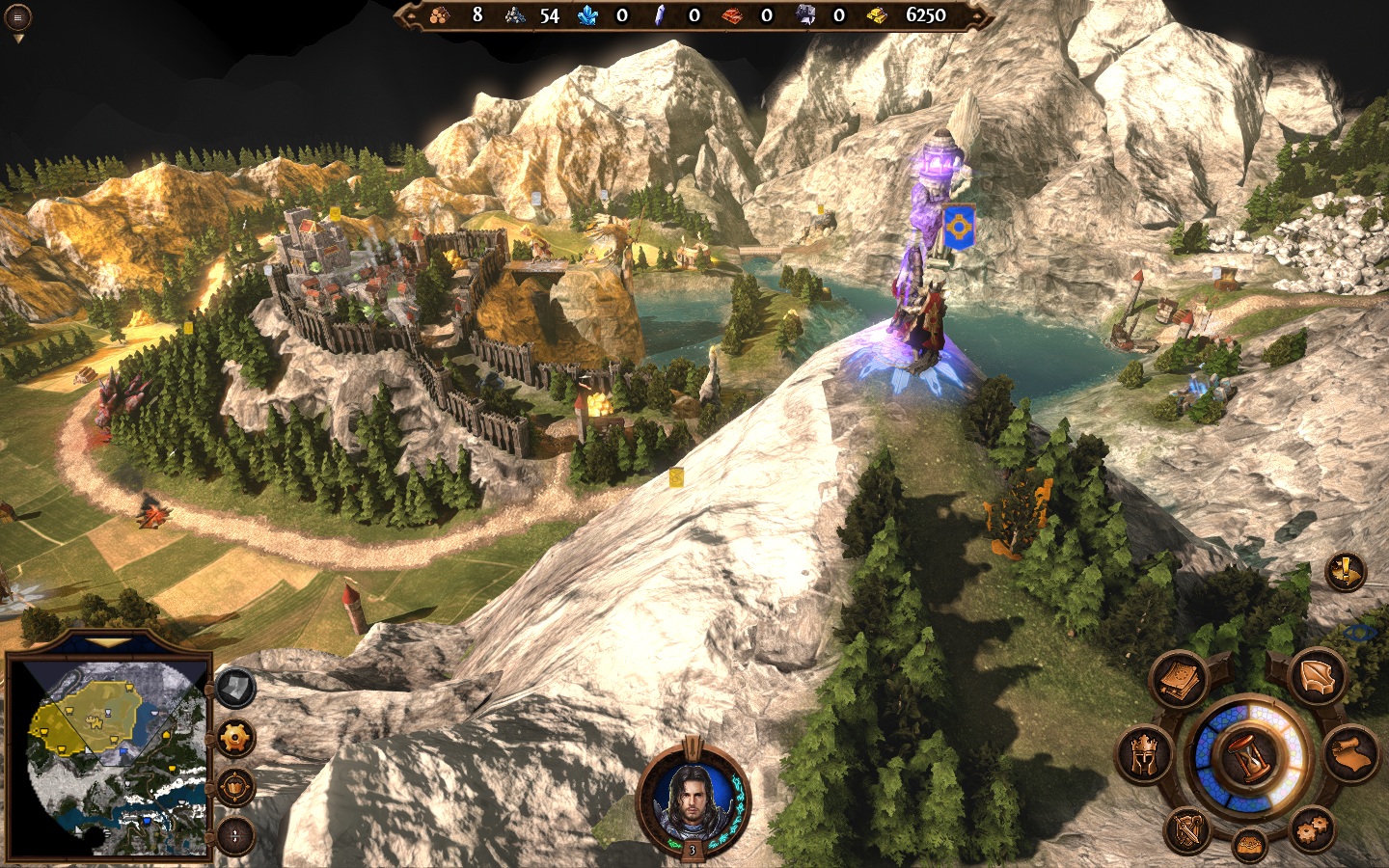Open the exclamation quest notification

(x=1344, y=572)
